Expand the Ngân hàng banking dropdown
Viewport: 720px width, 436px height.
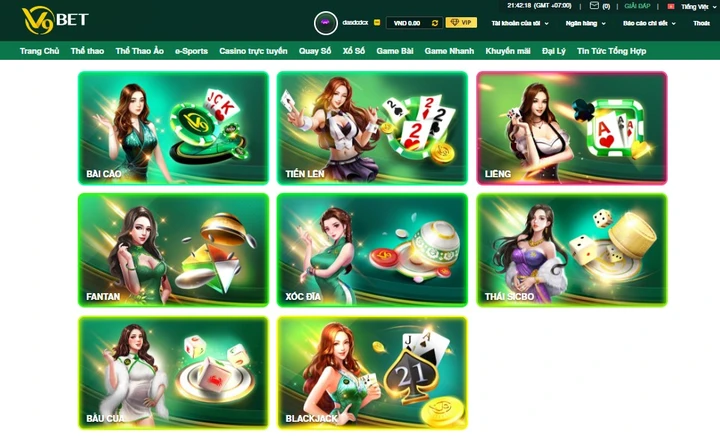tap(585, 22)
